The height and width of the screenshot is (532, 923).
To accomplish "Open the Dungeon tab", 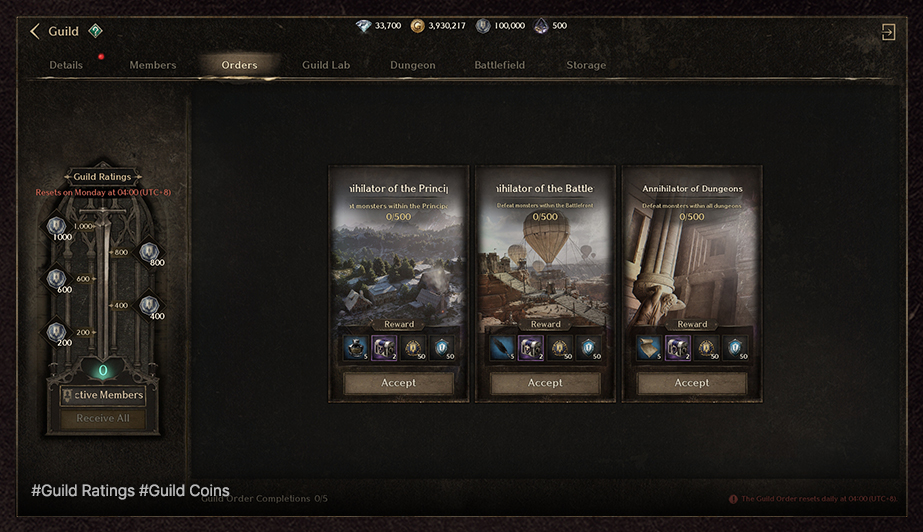I will 412,65.
